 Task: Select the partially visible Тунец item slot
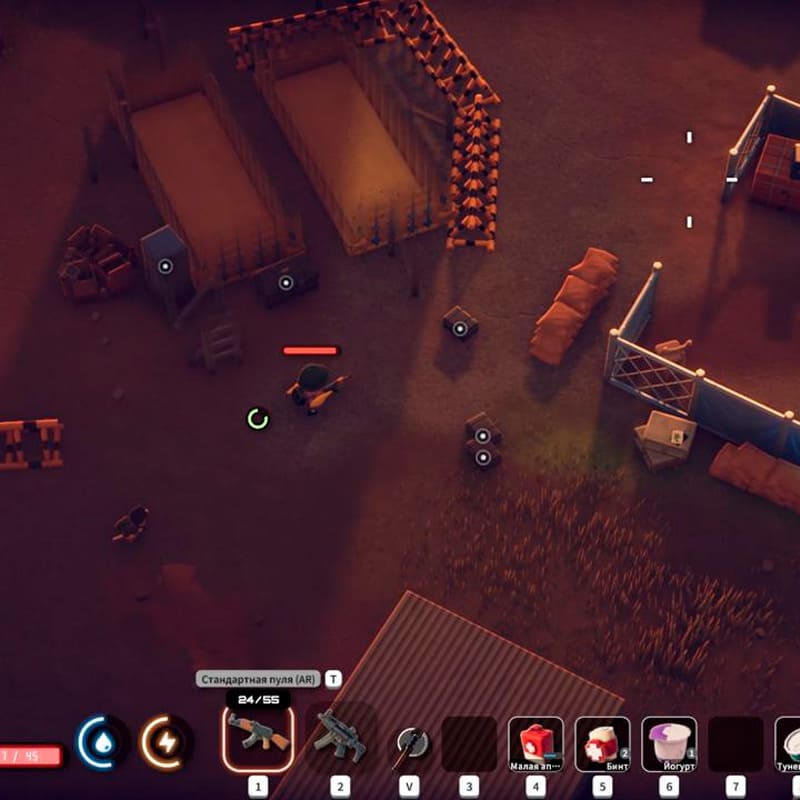tap(788, 743)
